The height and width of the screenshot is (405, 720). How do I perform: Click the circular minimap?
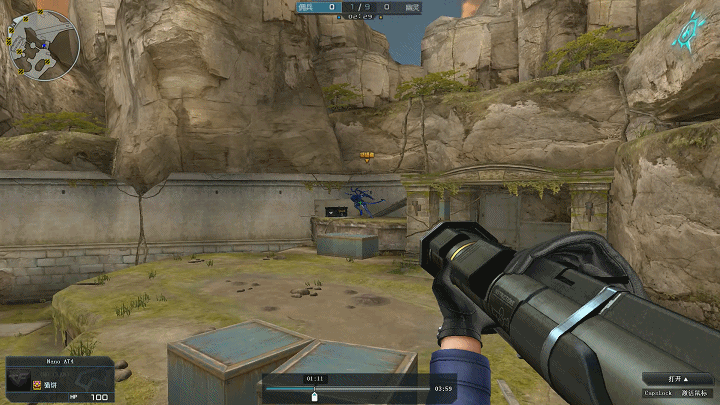pos(45,45)
